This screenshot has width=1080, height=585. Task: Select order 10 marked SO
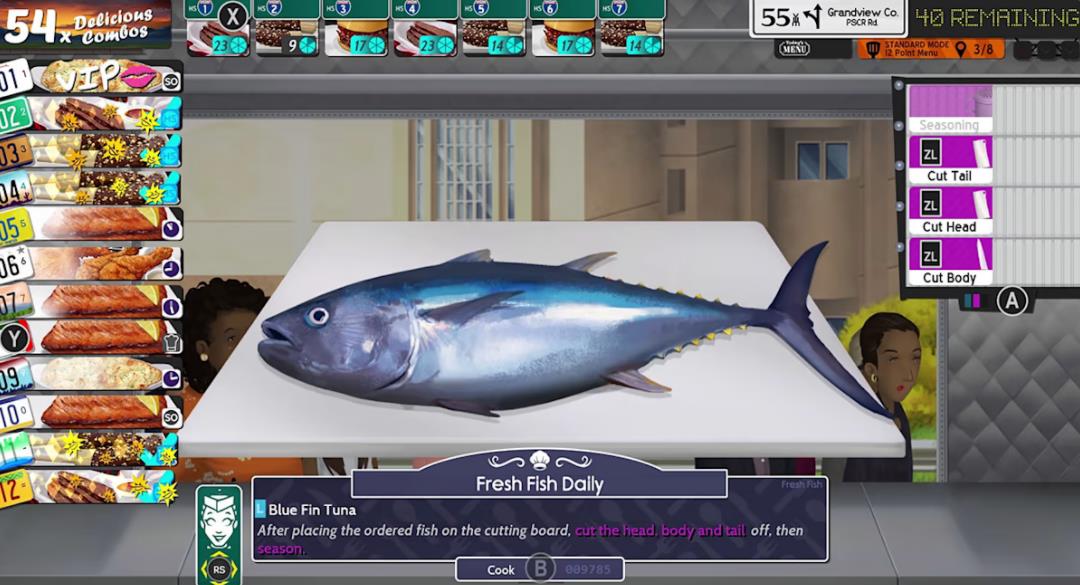(x=95, y=411)
